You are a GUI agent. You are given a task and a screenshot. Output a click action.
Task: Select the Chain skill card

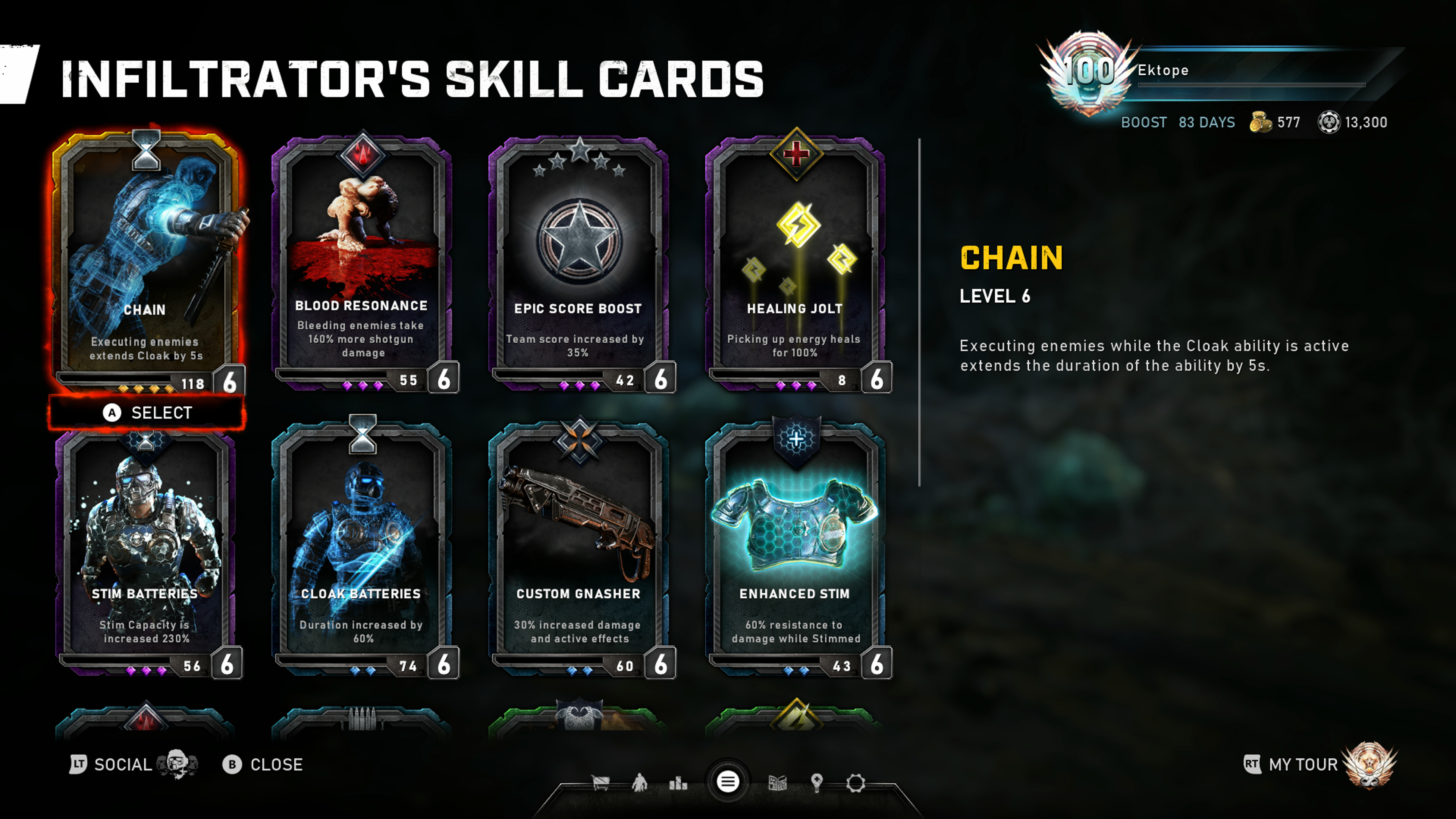click(146, 260)
